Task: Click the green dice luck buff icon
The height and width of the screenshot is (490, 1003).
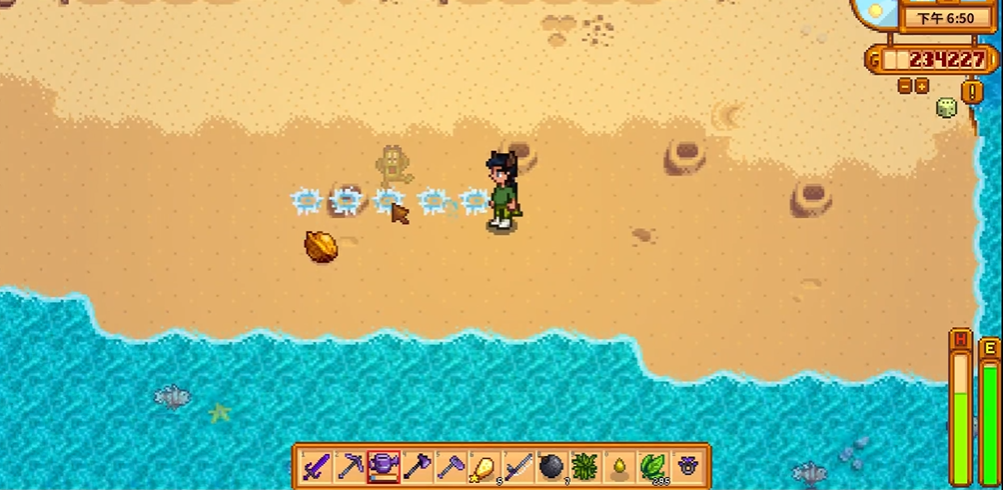Action: click(x=945, y=108)
